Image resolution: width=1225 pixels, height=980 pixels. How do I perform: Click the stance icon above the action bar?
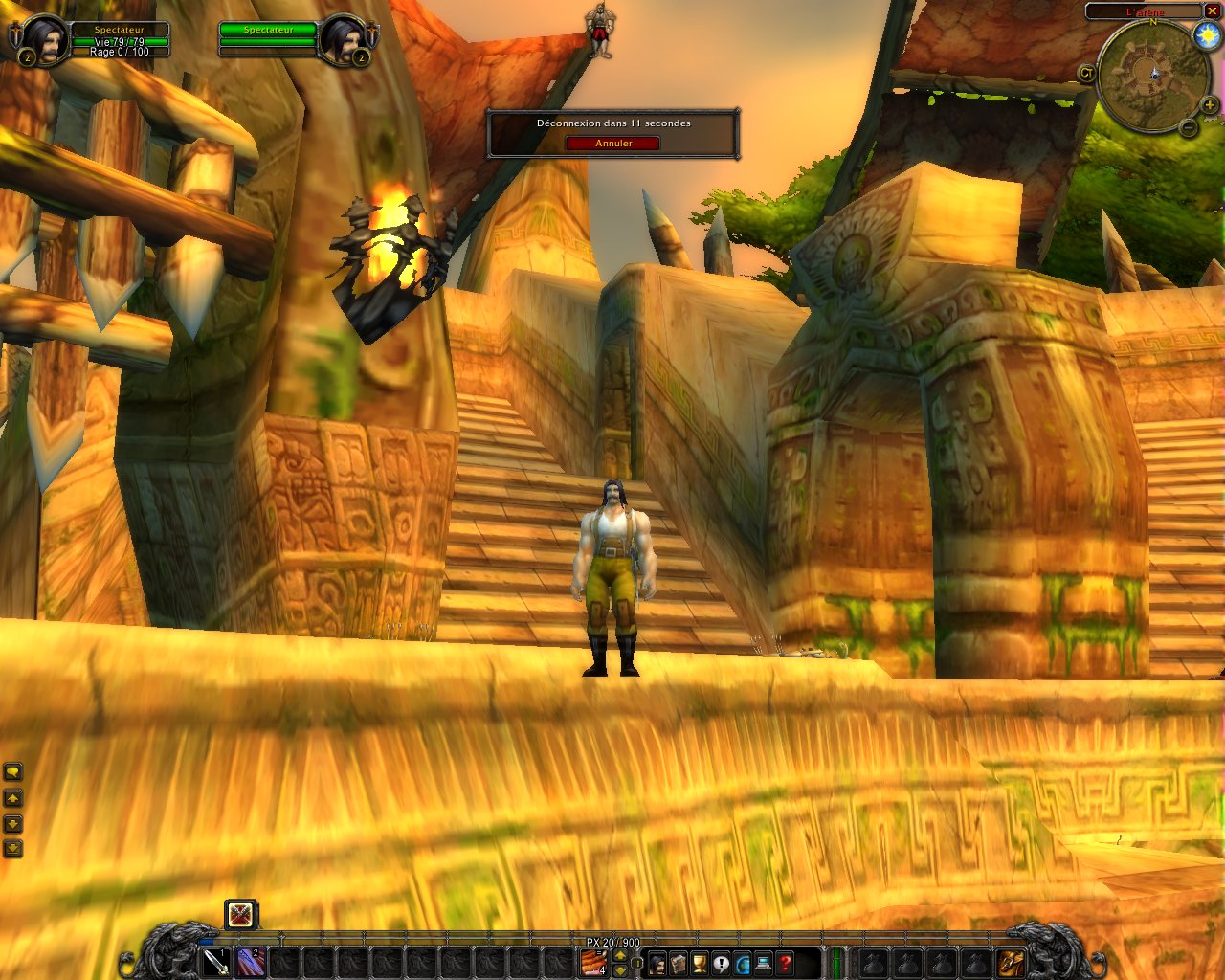click(x=241, y=915)
